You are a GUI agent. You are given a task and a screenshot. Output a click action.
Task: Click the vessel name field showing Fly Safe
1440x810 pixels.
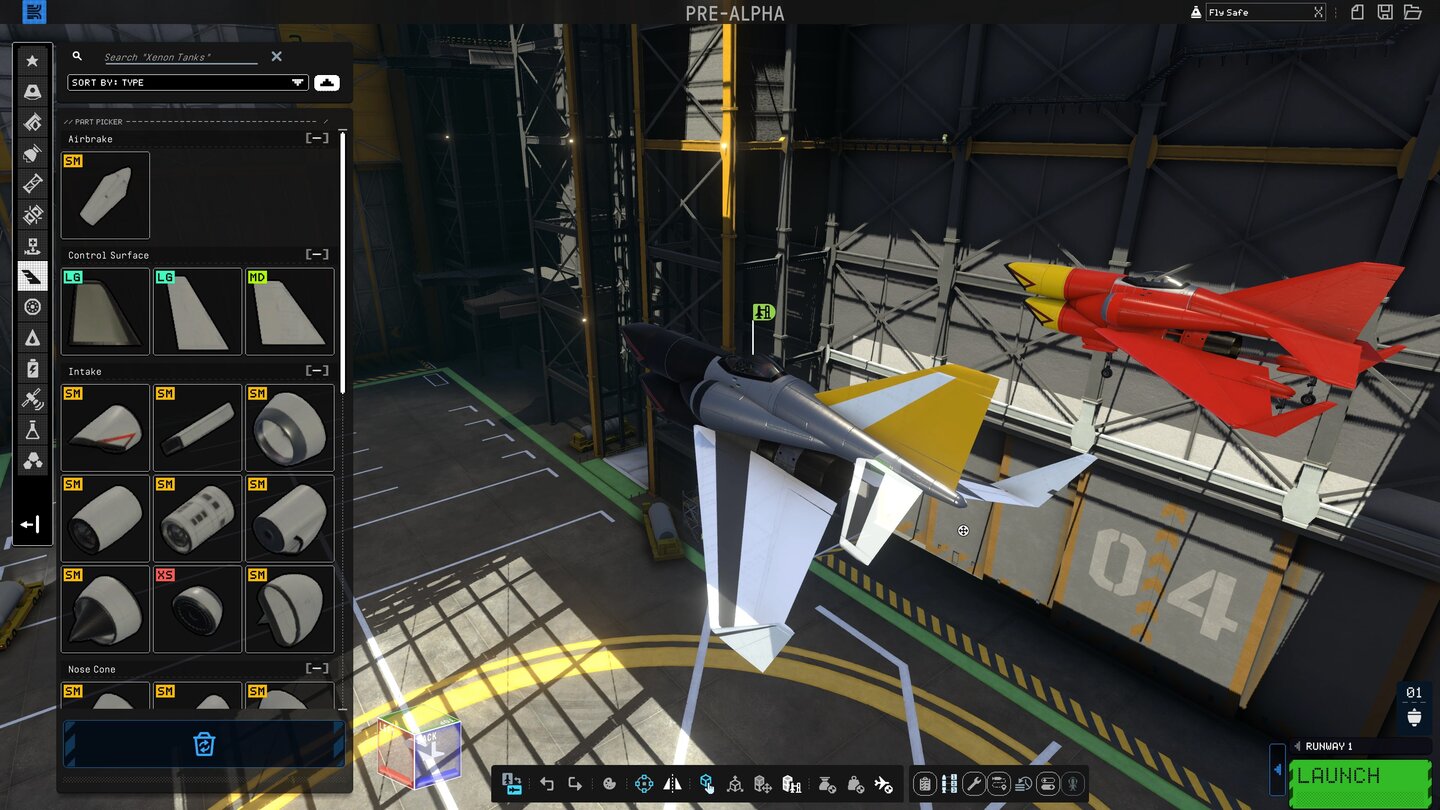click(x=1250, y=12)
